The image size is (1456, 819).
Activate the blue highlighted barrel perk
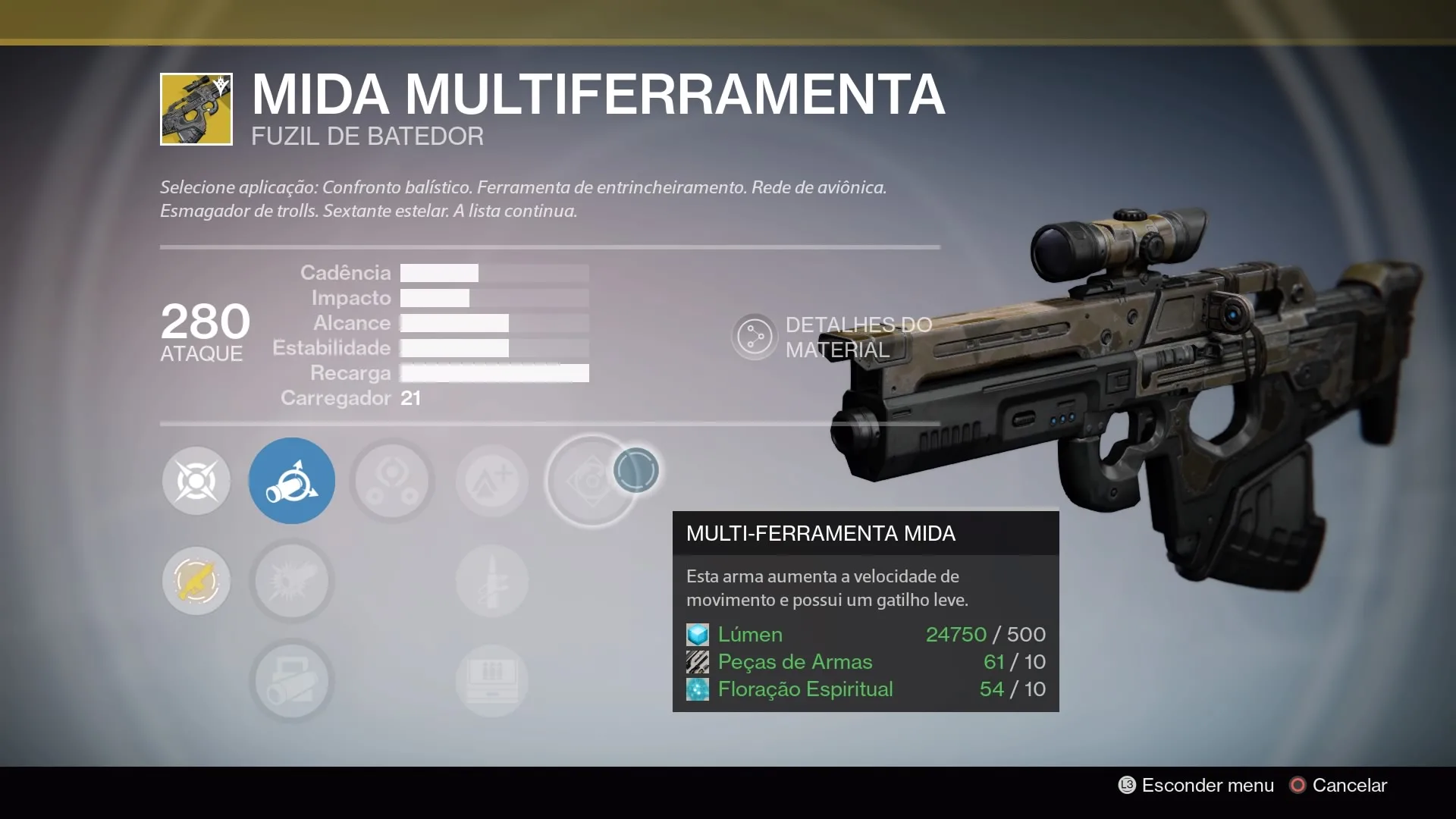coord(292,481)
